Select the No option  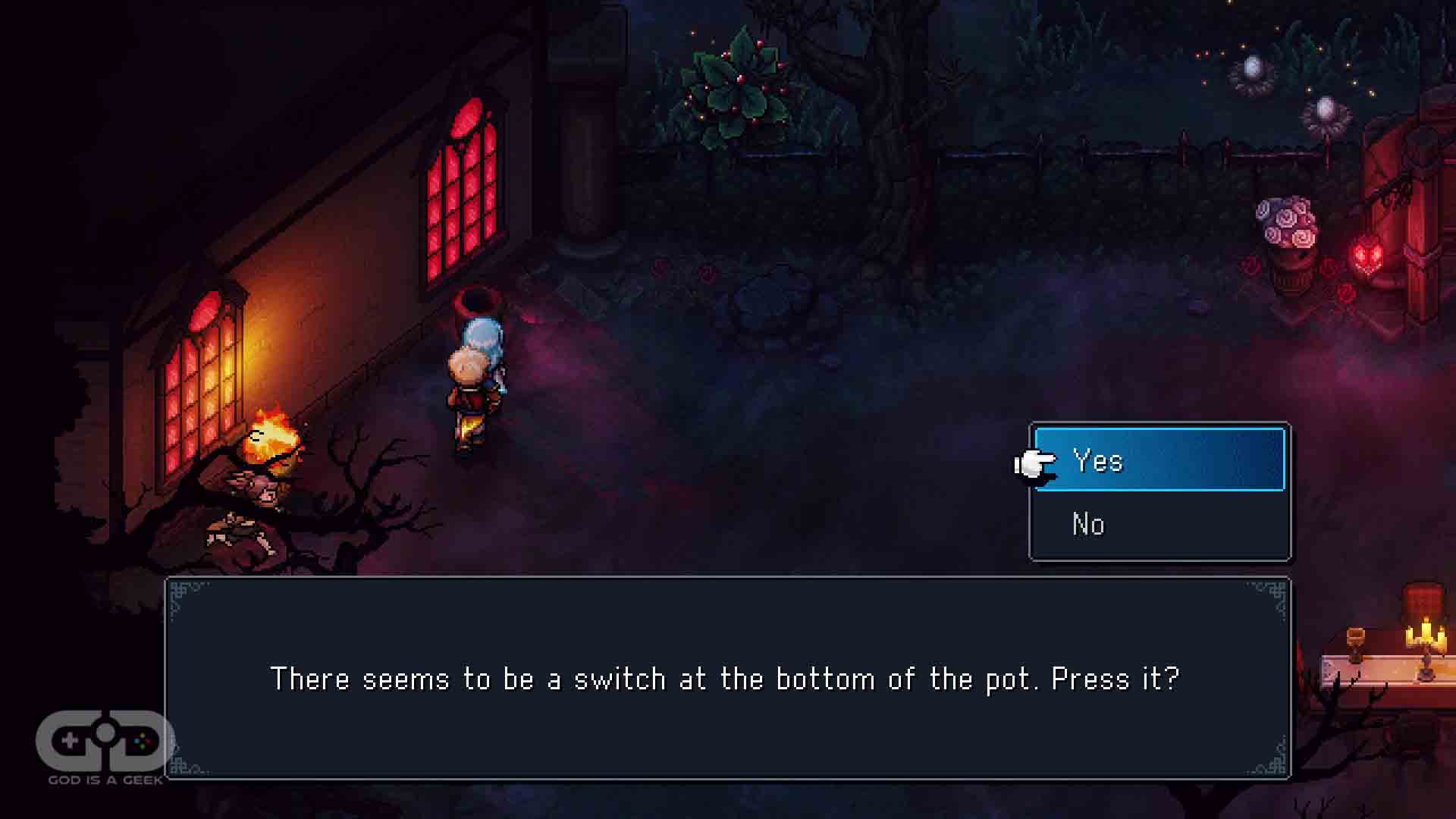(1159, 524)
